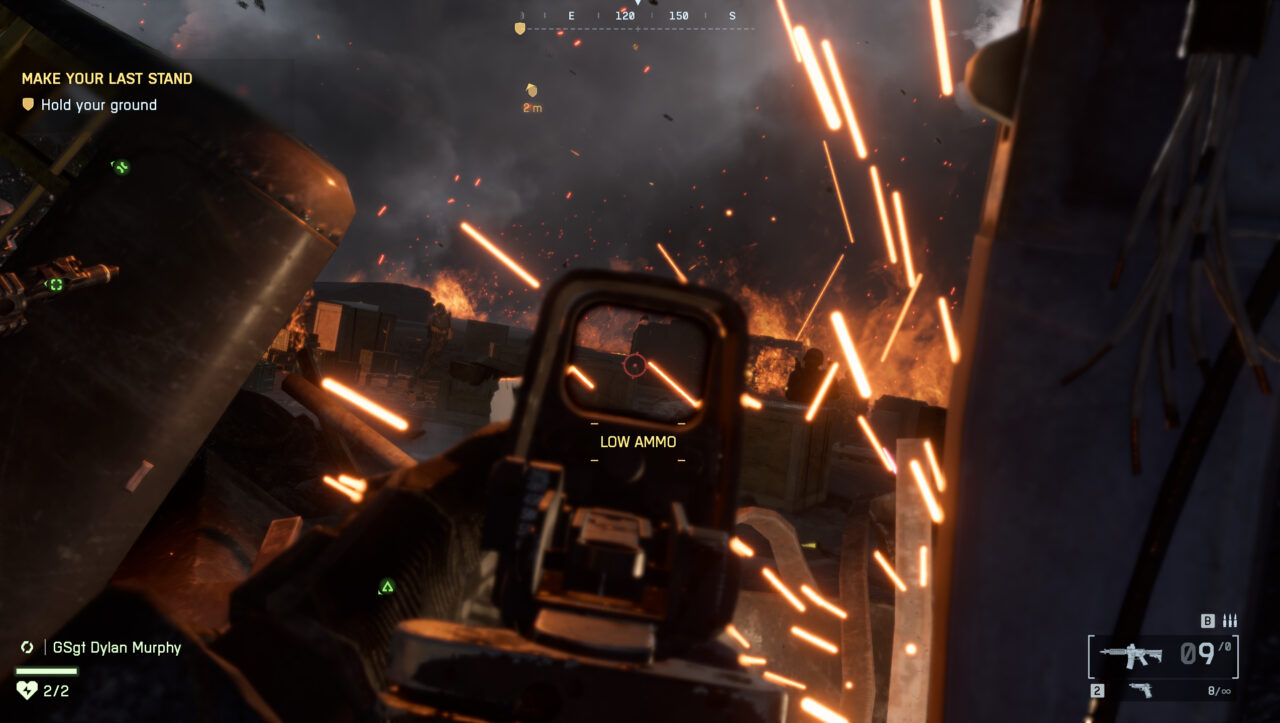Click the green triangle squadmate marker
The width and height of the screenshot is (1280, 723).
click(x=386, y=586)
